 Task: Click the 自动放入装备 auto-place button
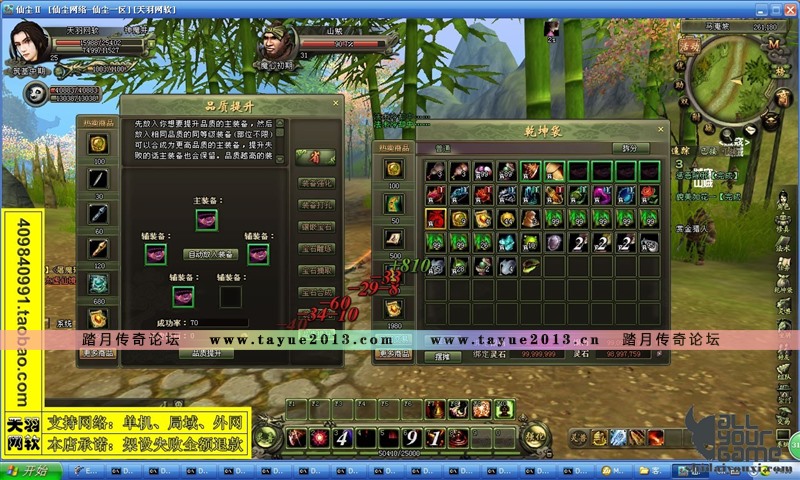coord(211,254)
